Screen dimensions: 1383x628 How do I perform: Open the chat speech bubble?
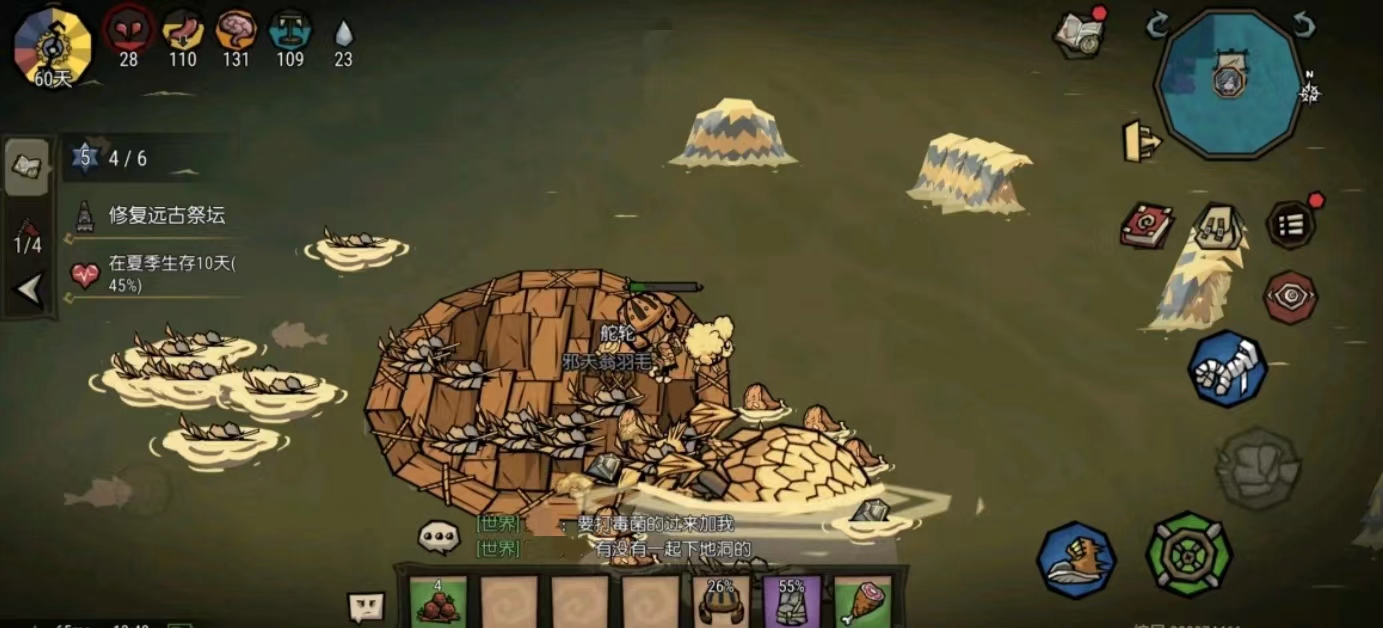(x=438, y=537)
